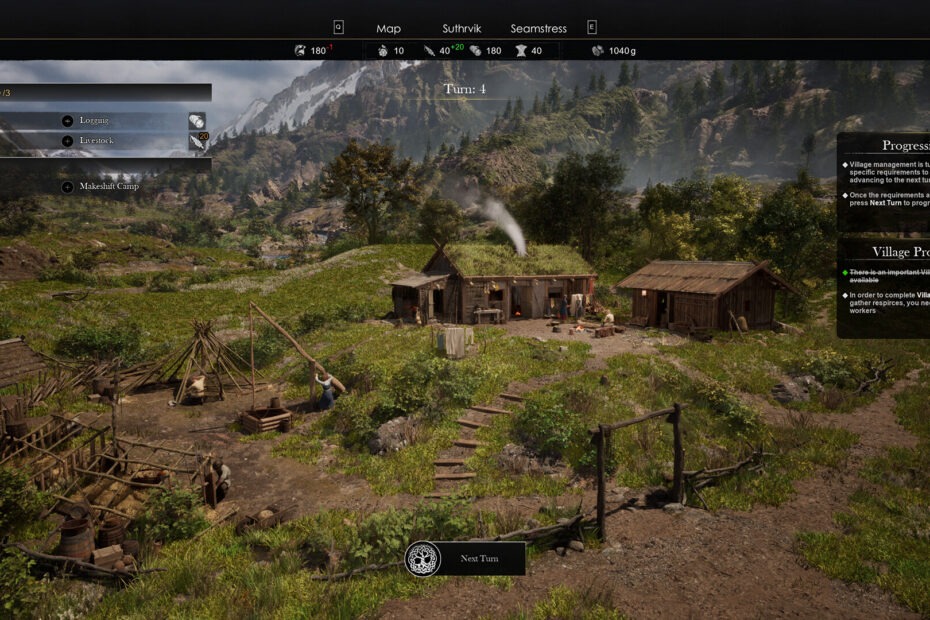Switch to the Map tab
The image size is (930, 620).
pos(388,29)
